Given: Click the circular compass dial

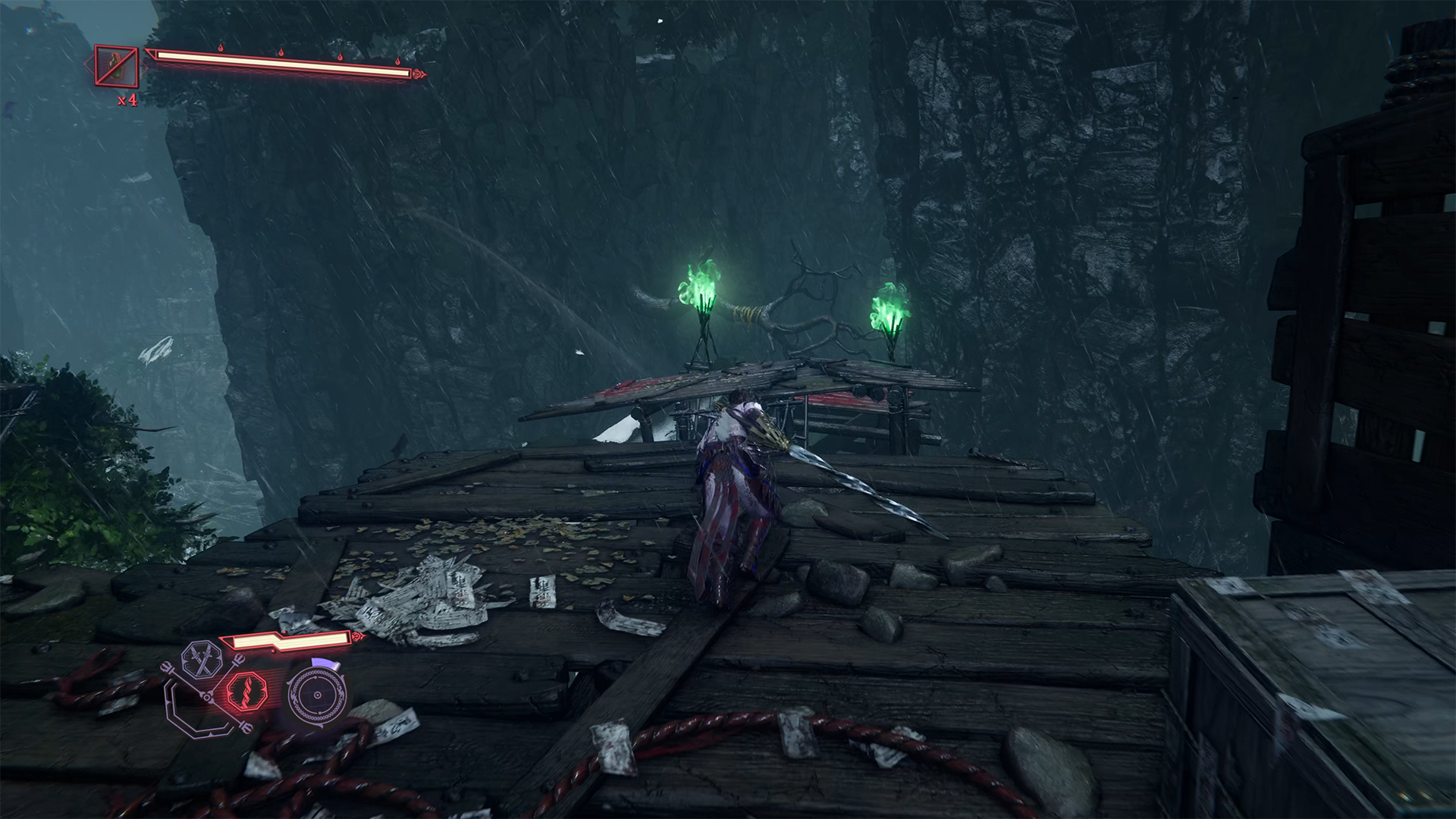Looking at the screenshot, I should 315,694.
